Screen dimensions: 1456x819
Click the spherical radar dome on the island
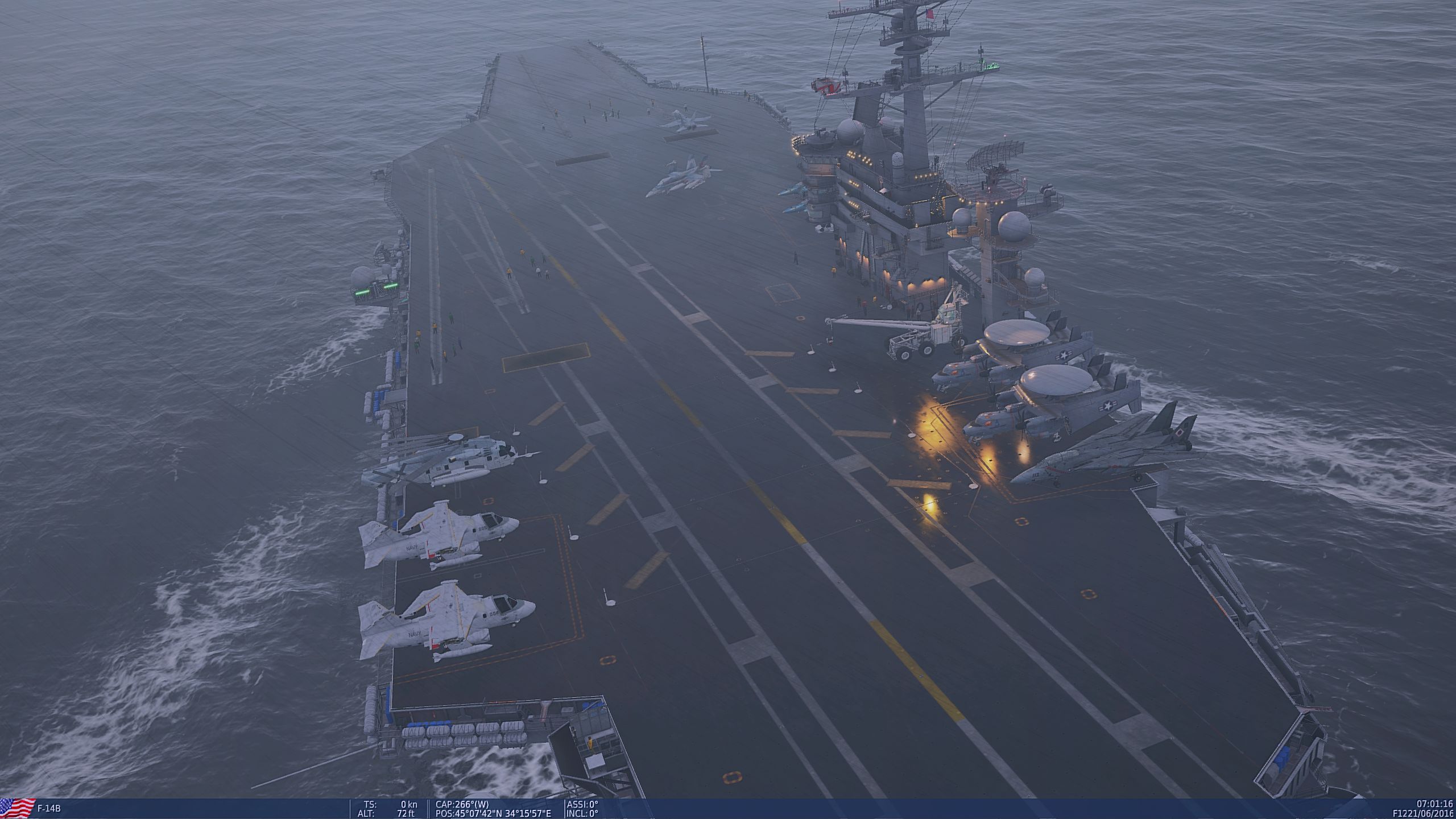pyautogui.click(x=1012, y=227)
